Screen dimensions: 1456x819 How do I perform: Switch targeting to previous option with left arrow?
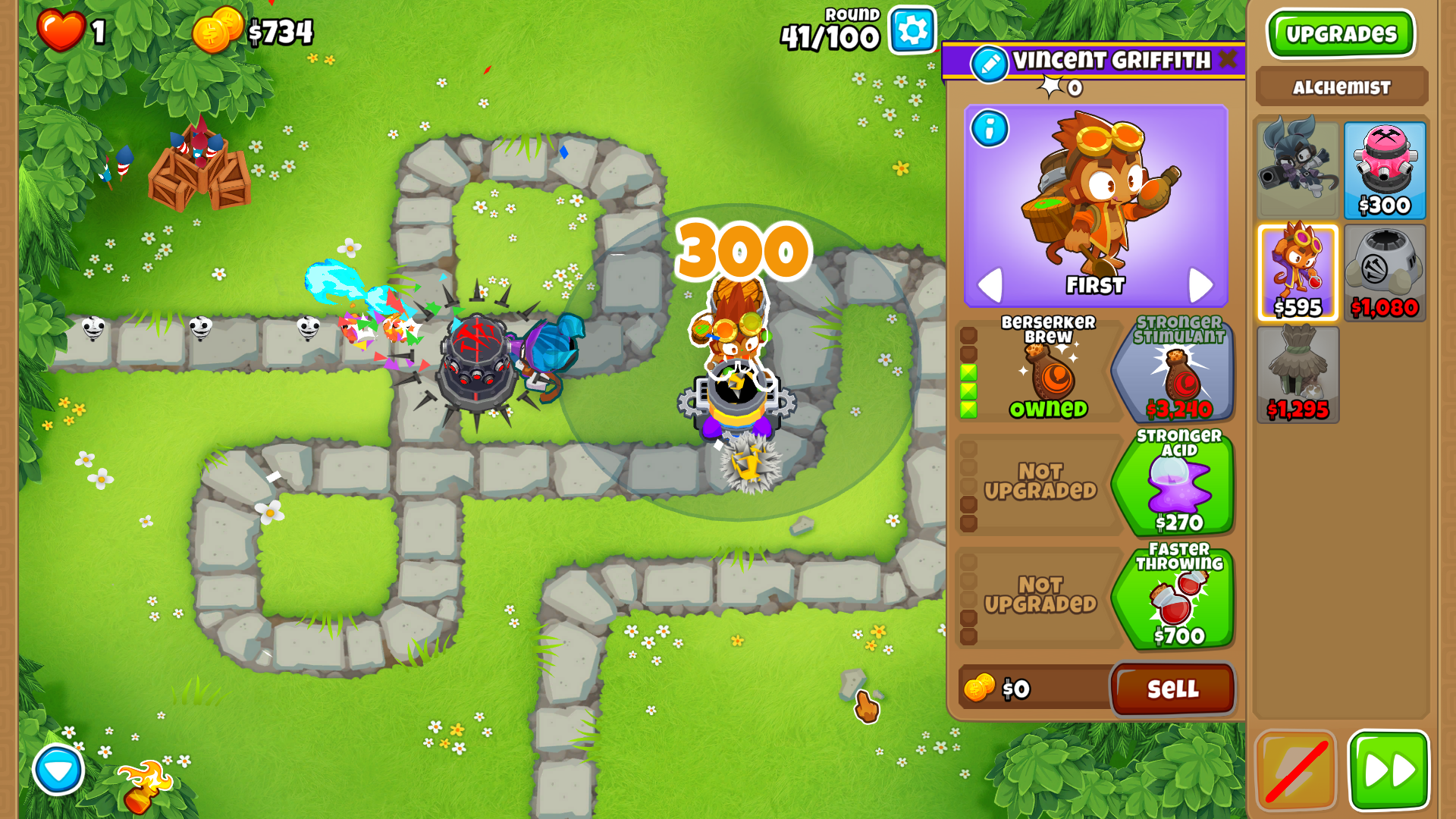(990, 285)
